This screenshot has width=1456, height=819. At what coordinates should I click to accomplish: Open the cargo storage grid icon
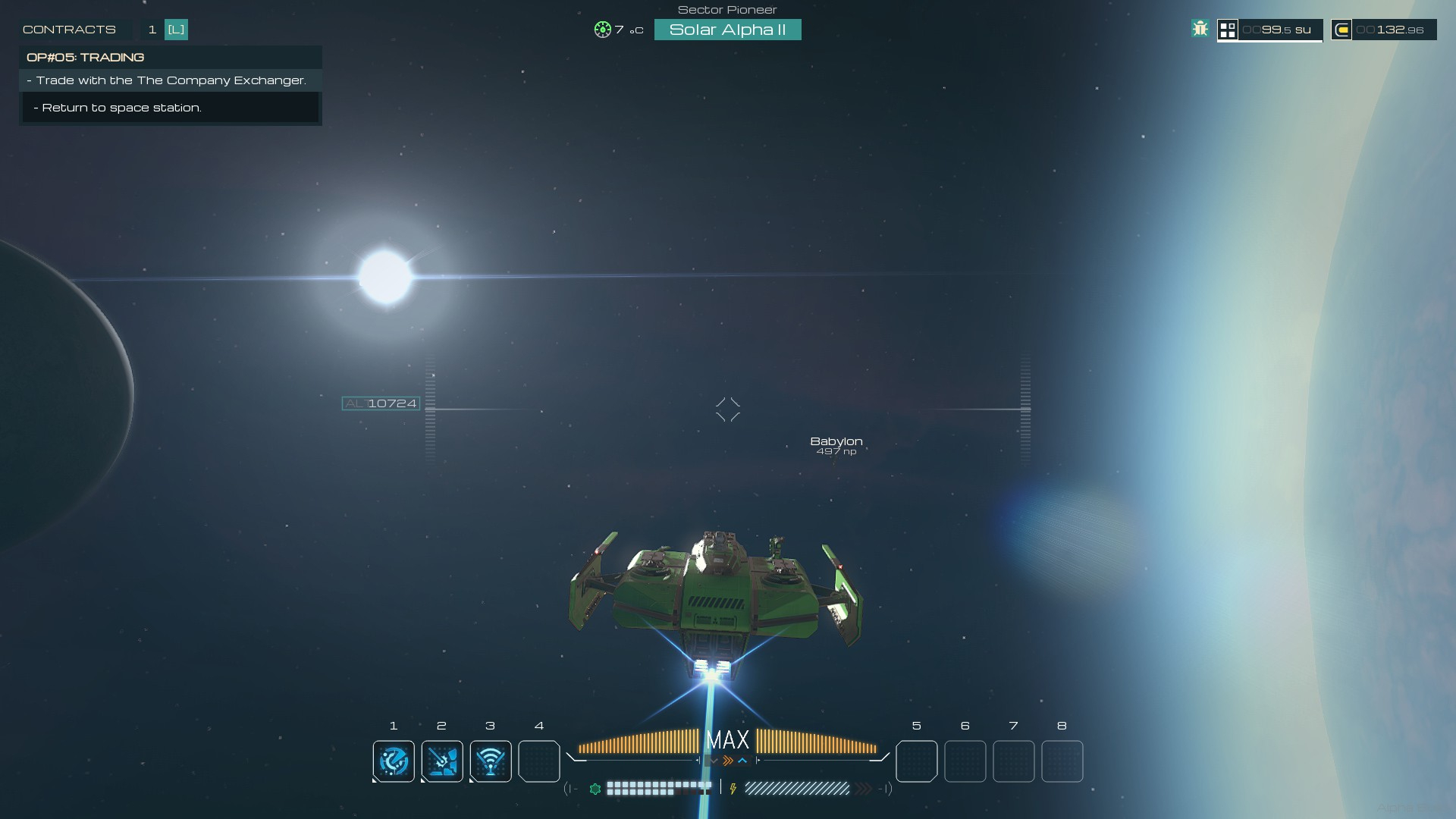coord(1228,30)
